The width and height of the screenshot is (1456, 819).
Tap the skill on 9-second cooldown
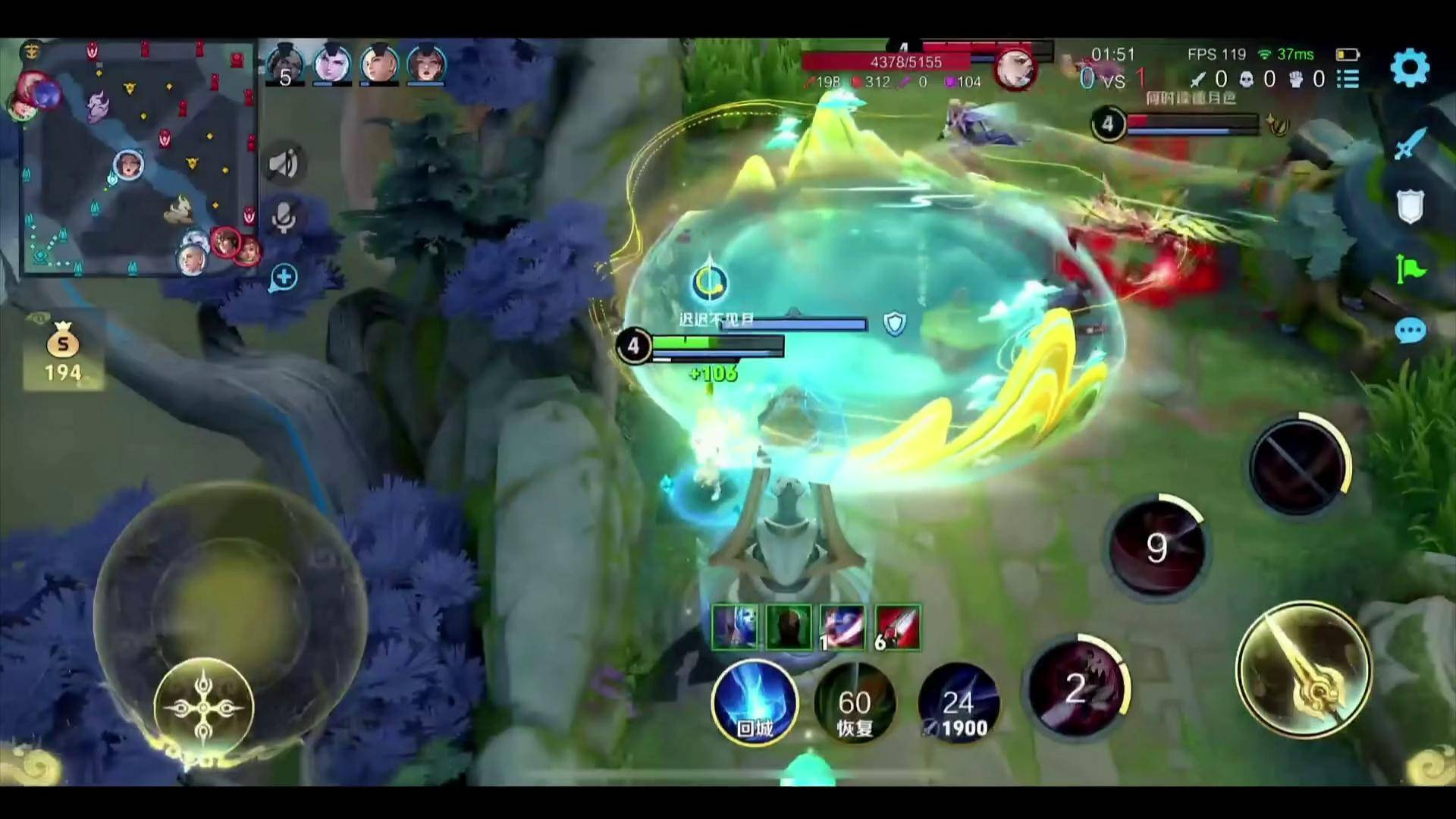point(1156,546)
